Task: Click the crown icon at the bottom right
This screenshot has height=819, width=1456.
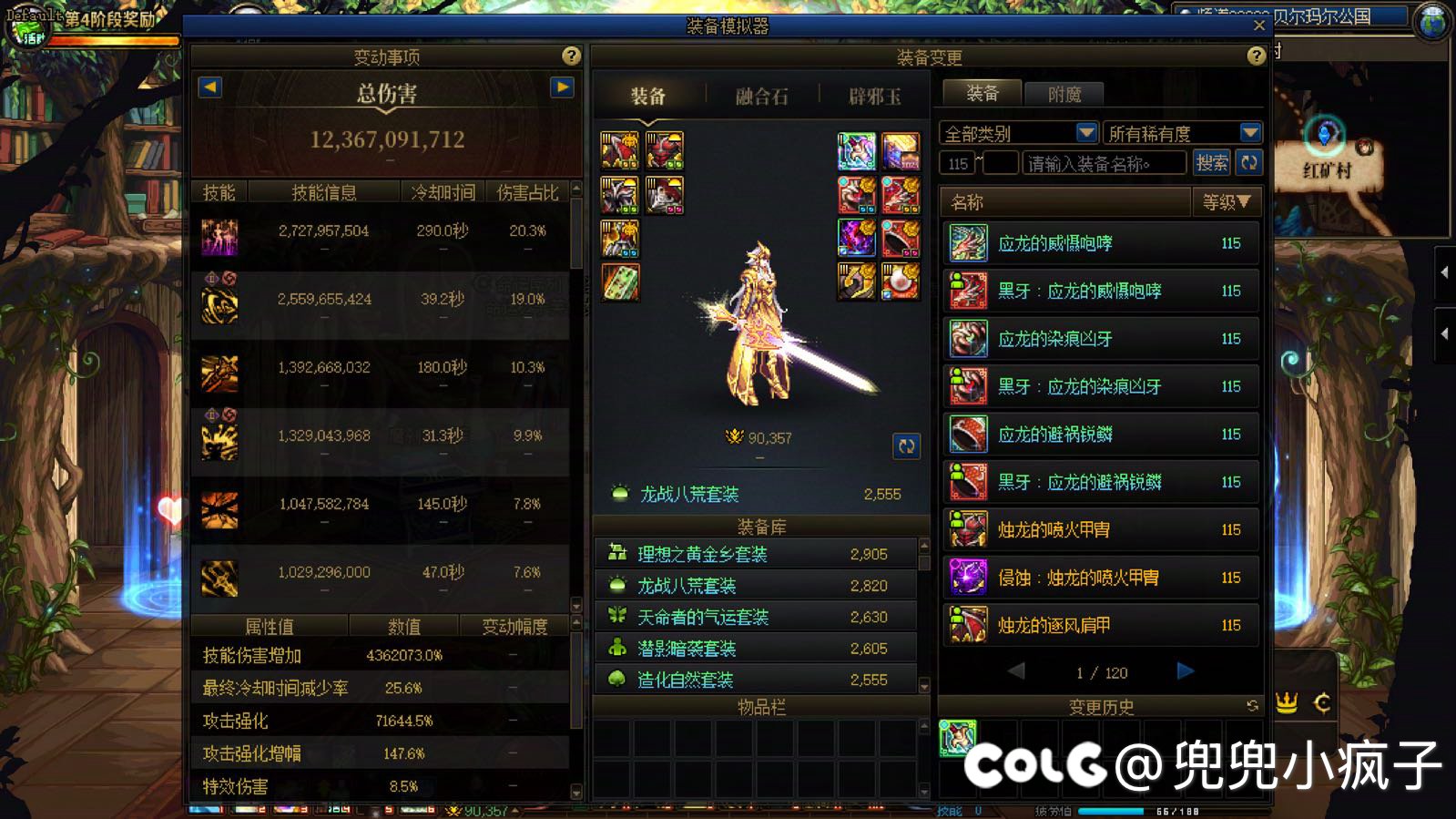Action: 1286,703
